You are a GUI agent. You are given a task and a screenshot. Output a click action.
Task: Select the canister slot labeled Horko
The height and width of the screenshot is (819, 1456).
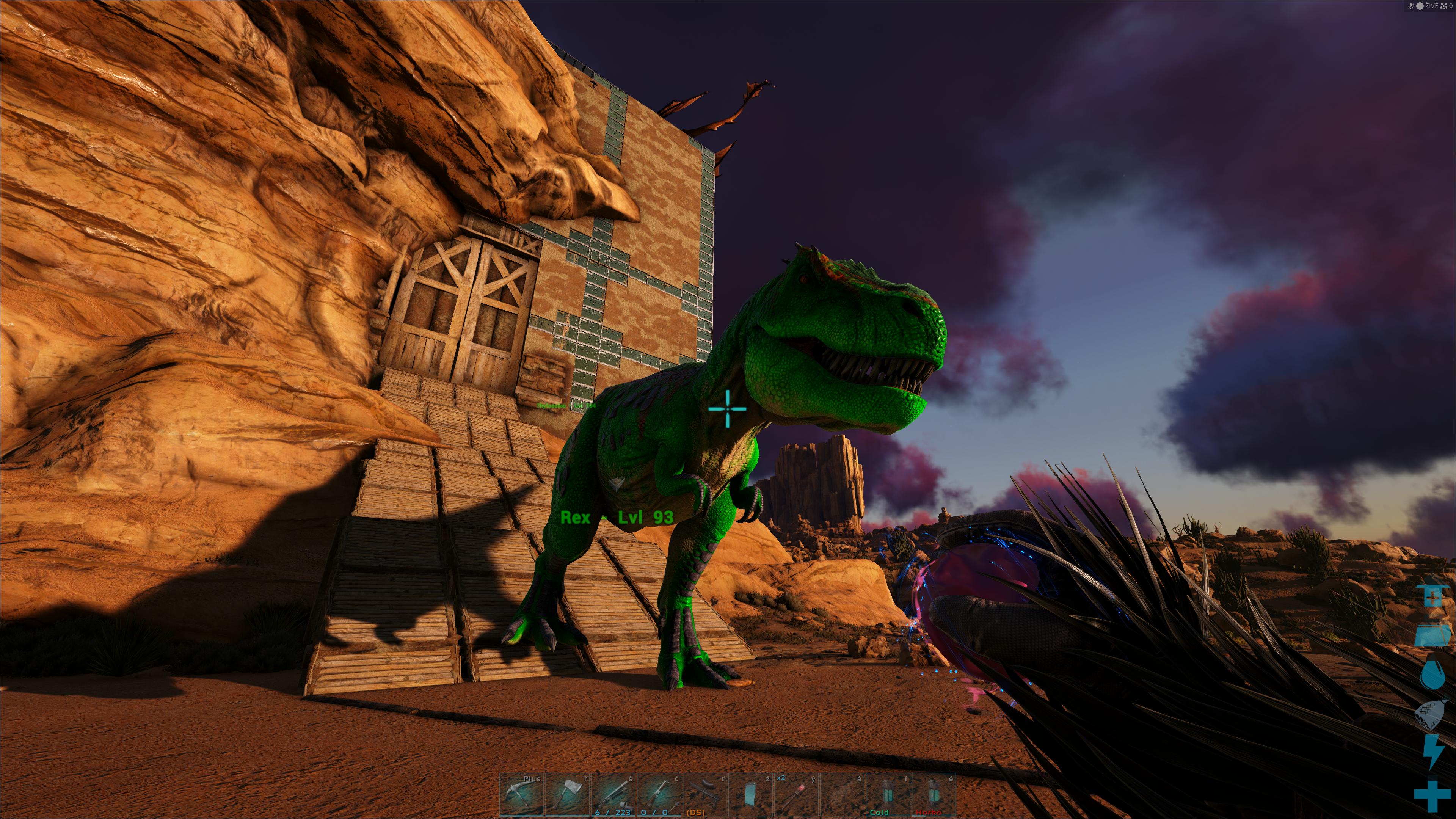pyautogui.click(x=933, y=794)
